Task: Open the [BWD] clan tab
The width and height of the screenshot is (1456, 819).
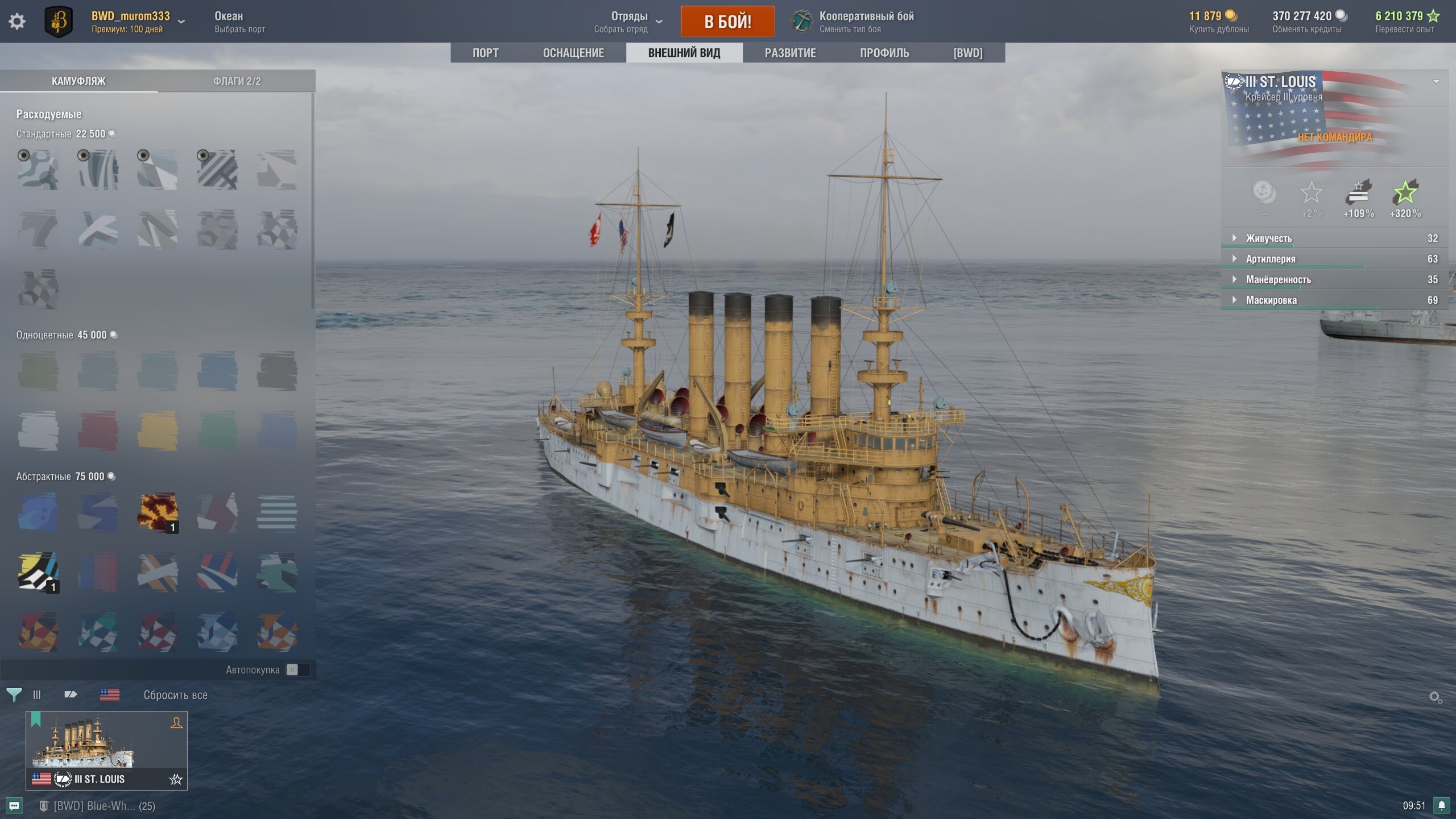Action: pyautogui.click(x=967, y=53)
